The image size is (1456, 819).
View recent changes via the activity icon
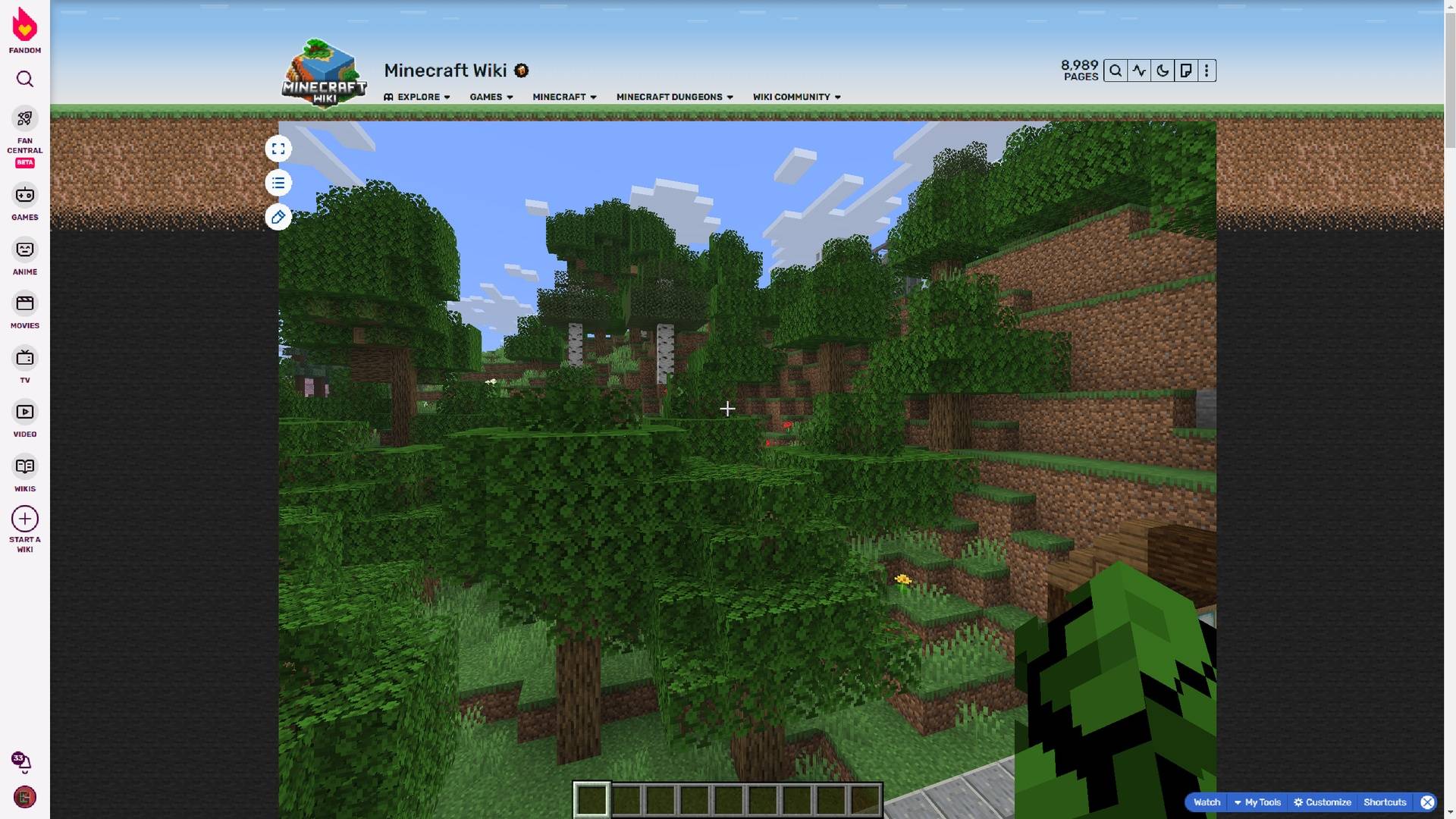[1139, 70]
